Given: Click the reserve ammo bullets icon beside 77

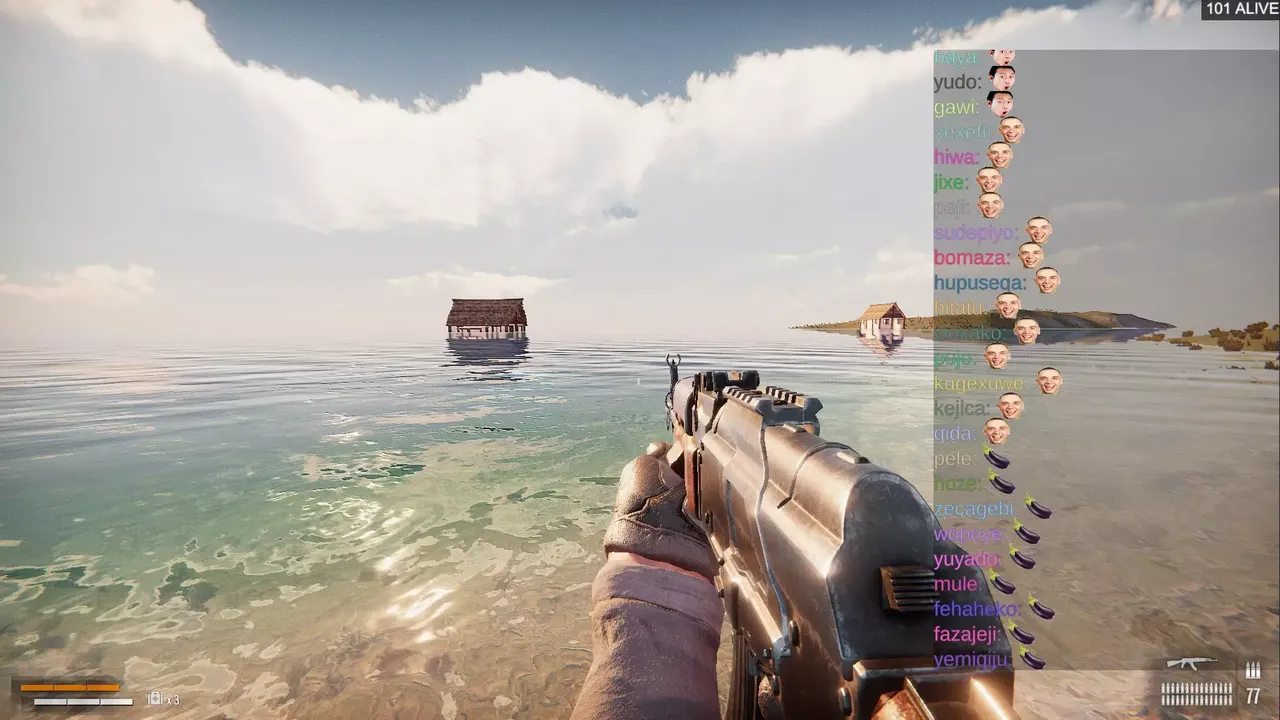Looking at the screenshot, I should pos(1253,669).
